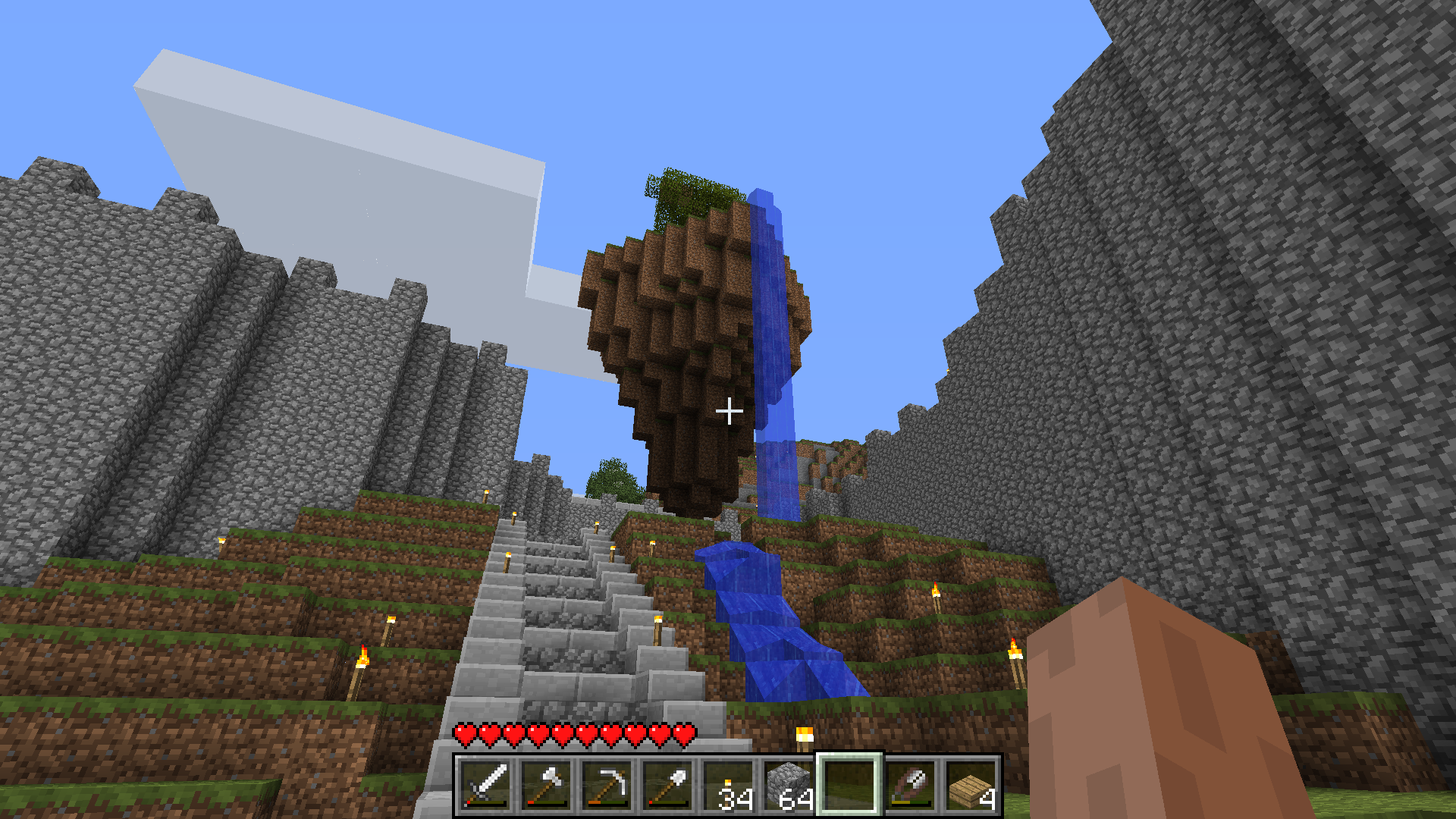Equip the flint and steel
Viewport: 1456px width, 819px height.
click(x=910, y=786)
